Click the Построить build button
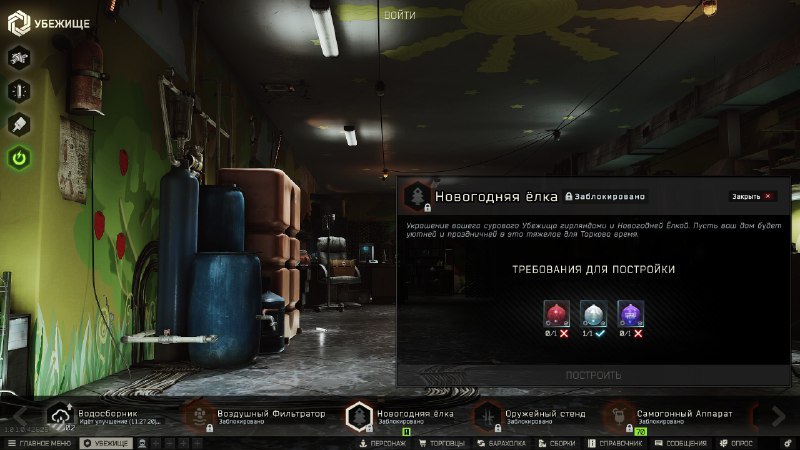Image resolution: width=800 pixels, height=450 pixels. [x=595, y=375]
